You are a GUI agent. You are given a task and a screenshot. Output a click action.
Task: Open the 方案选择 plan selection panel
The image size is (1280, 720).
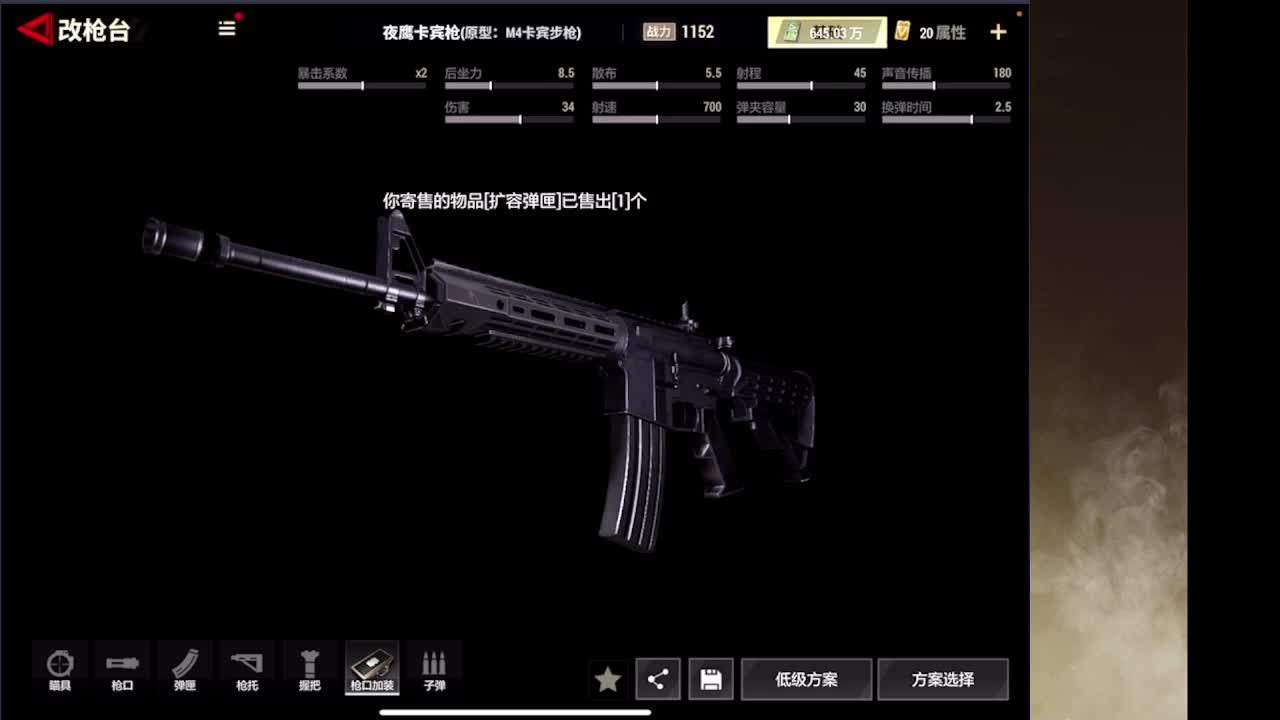point(941,678)
